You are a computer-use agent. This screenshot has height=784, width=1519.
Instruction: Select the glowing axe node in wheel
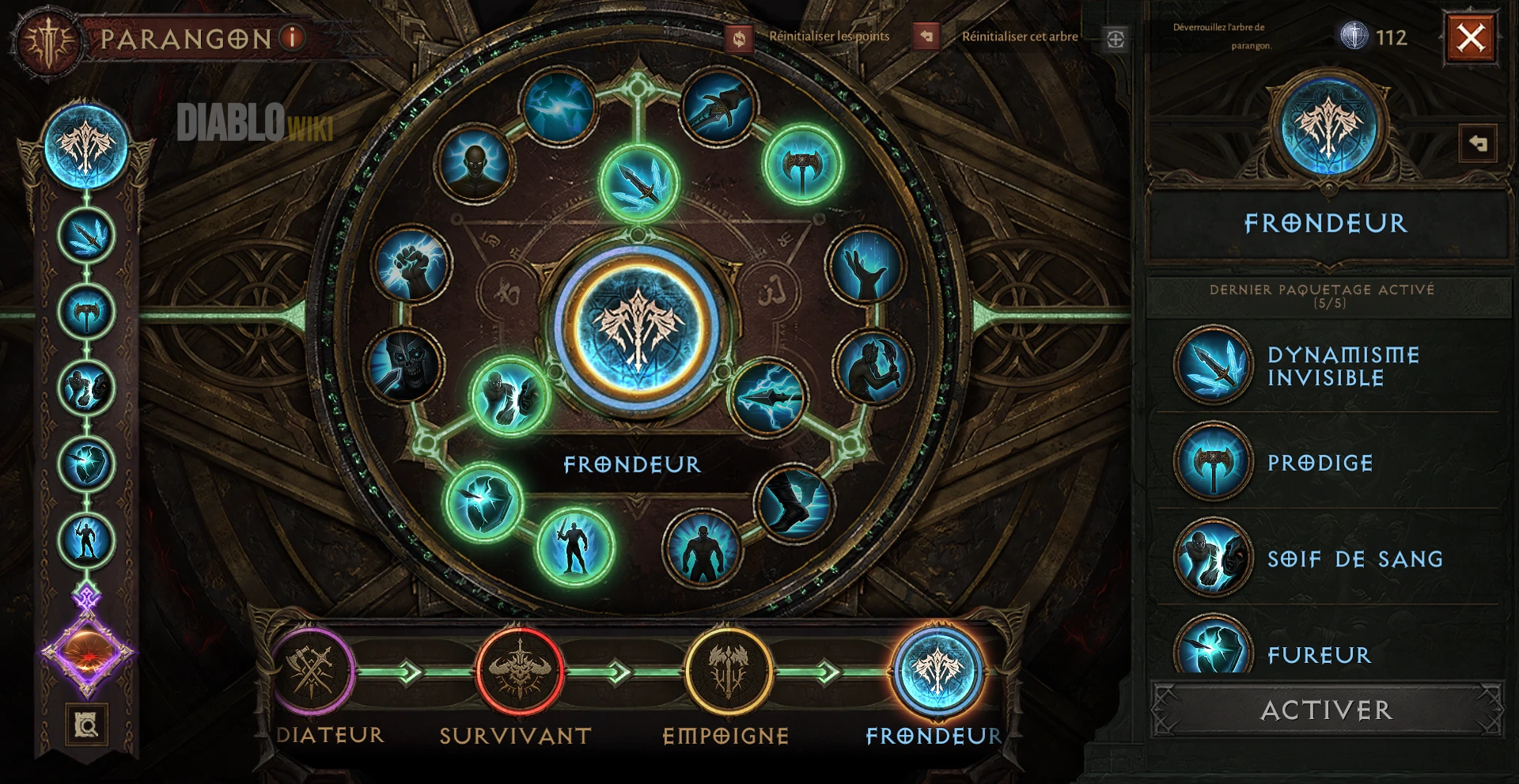point(802,165)
